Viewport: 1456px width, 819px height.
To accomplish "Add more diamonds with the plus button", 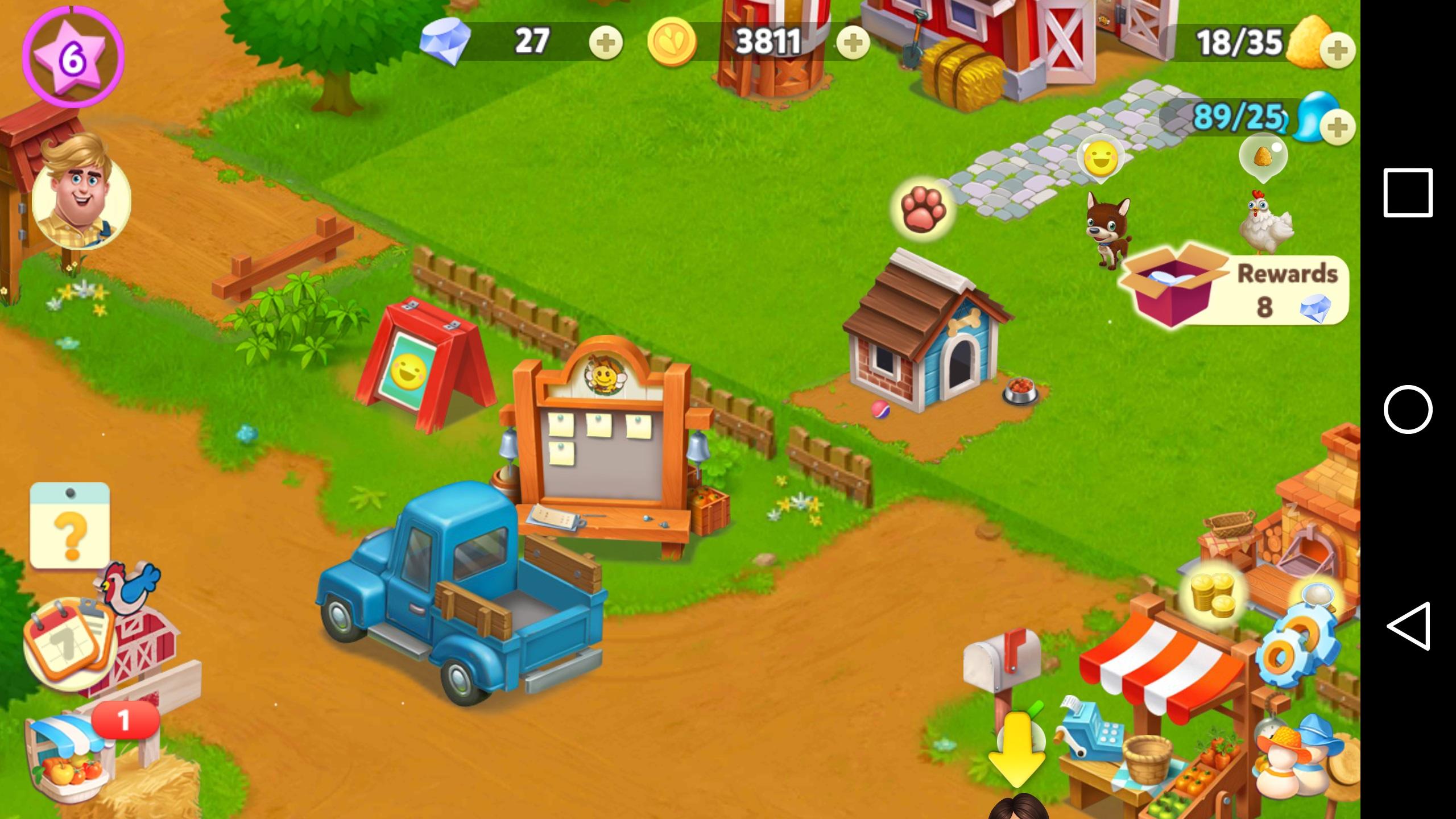I will click(606, 43).
